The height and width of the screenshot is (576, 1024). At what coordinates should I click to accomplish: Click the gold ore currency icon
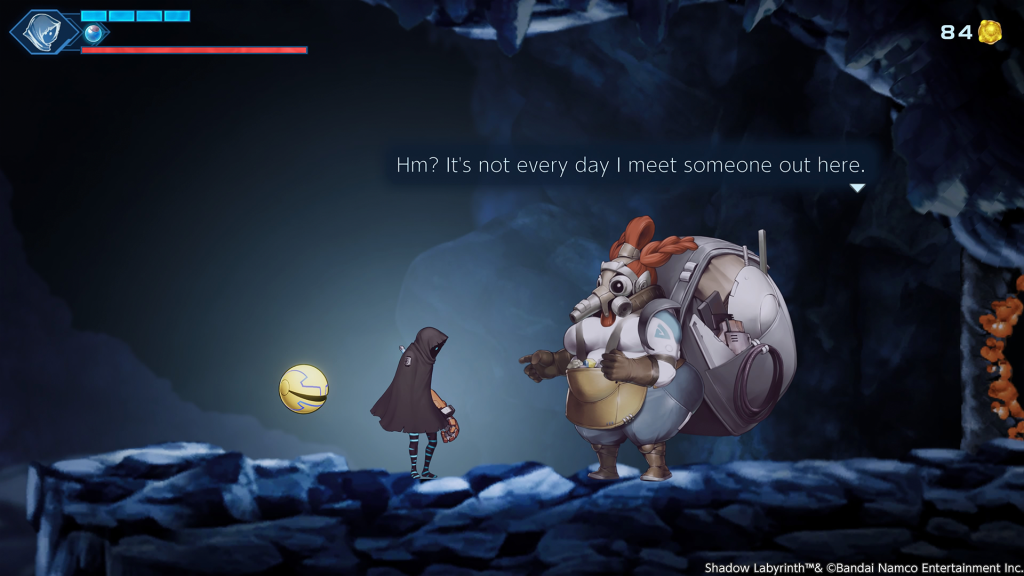[989, 32]
